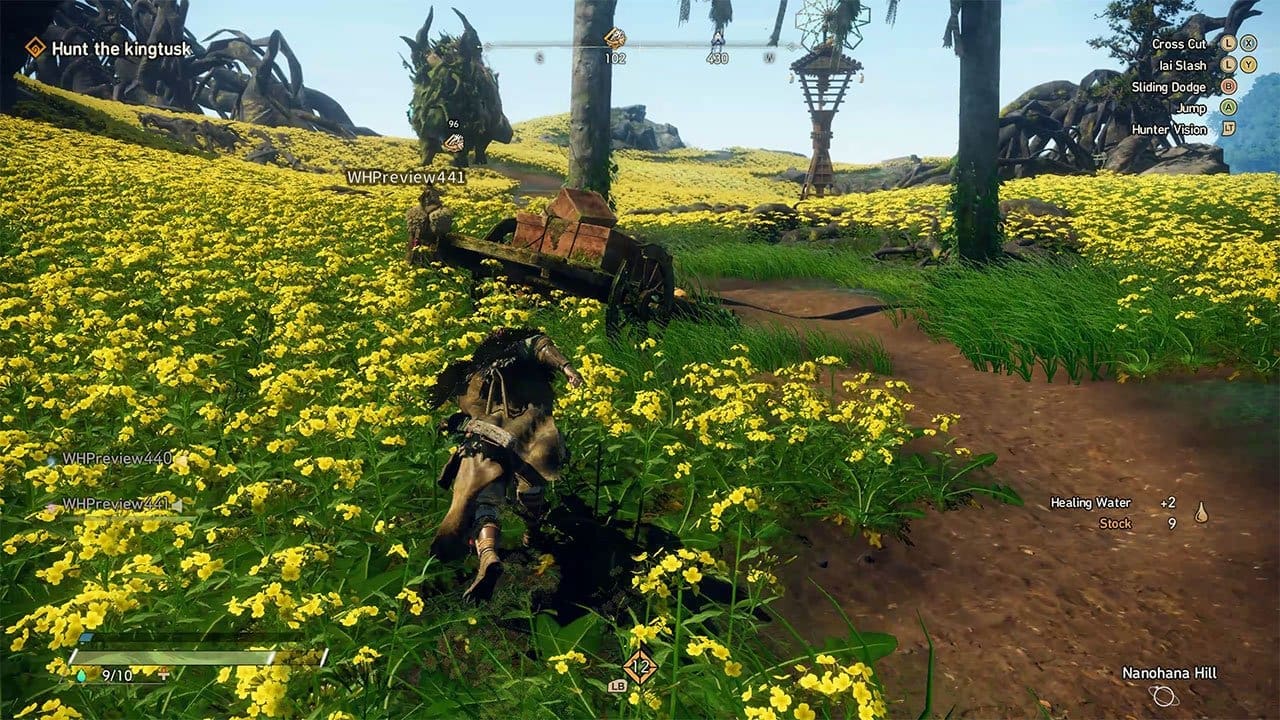Open the Nanohana Hill location indicator

1168,674
